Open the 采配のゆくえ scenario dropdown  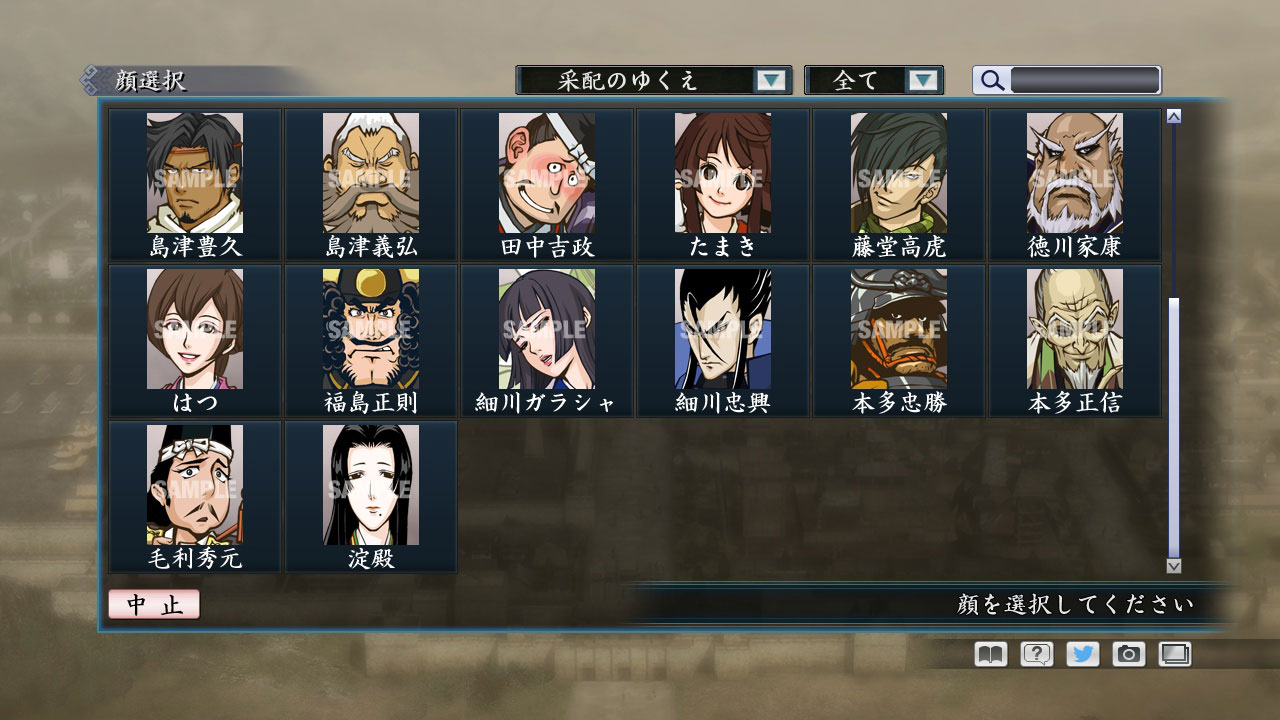click(651, 81)
